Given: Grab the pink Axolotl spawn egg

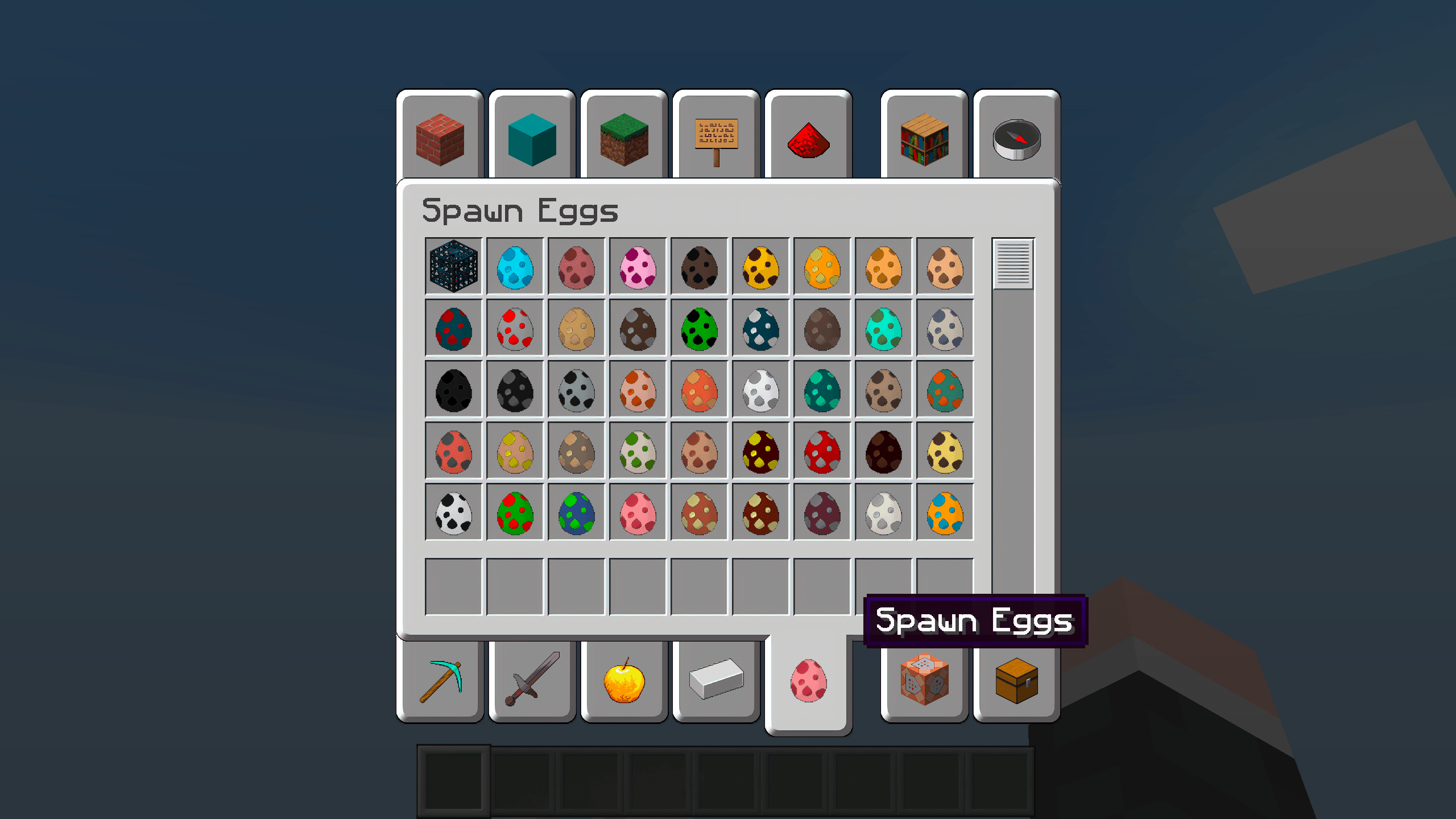Looking at the screenshot, I should (637, 267).
